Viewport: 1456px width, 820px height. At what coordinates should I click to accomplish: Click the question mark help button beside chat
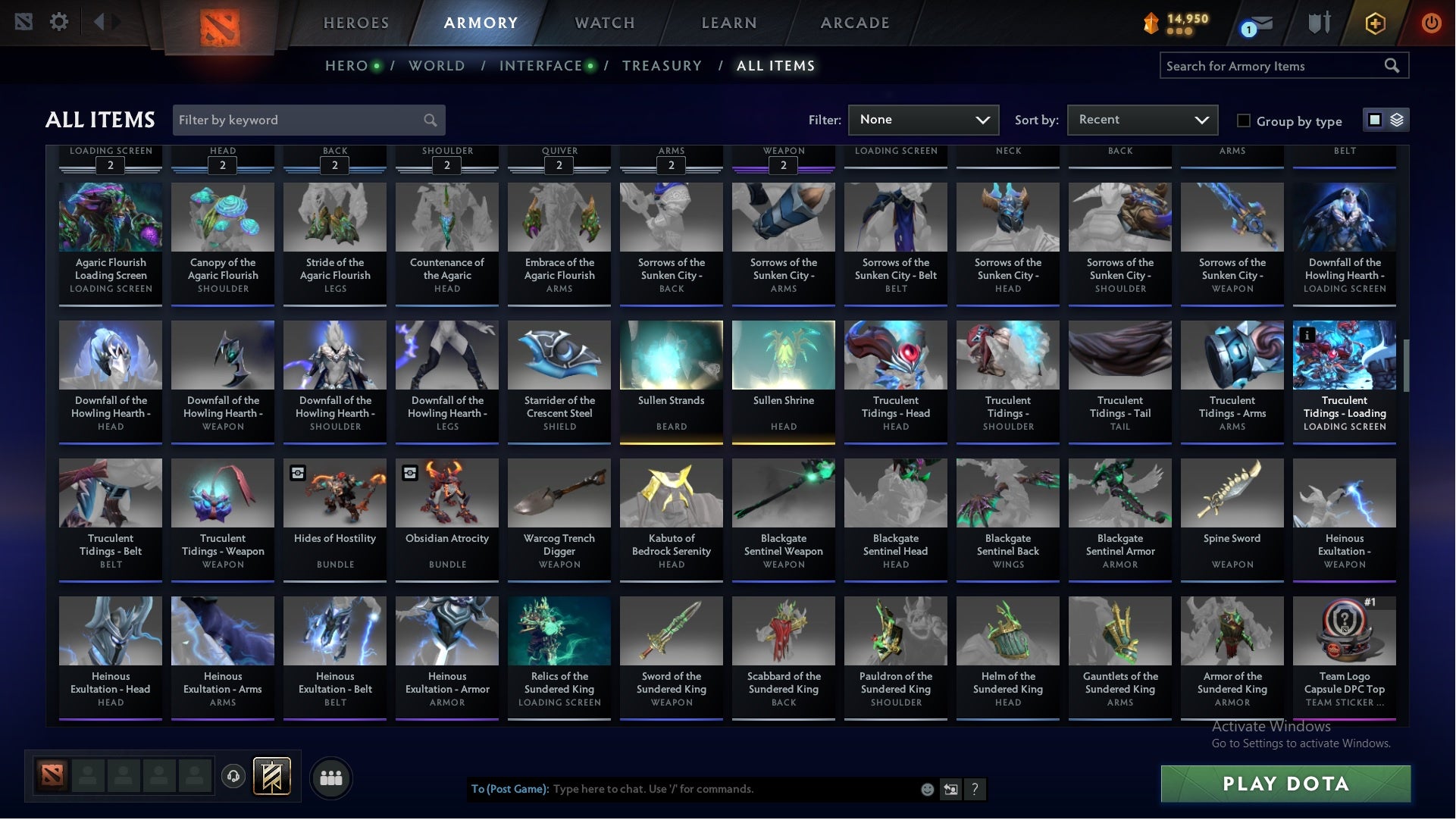pos(975,789)
